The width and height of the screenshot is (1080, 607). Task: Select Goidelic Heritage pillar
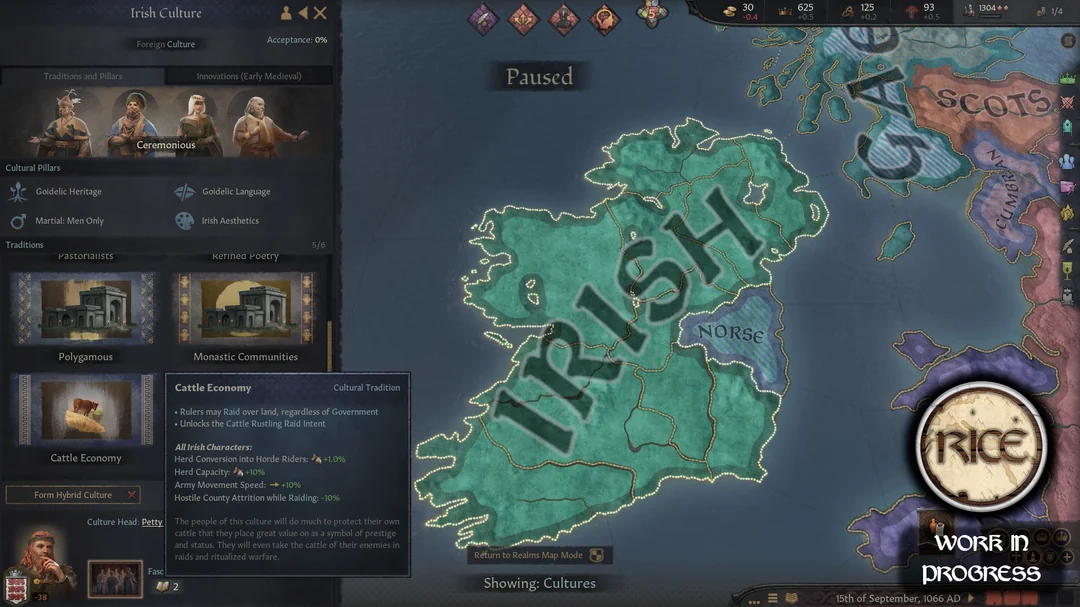click(x=68, y=191)
